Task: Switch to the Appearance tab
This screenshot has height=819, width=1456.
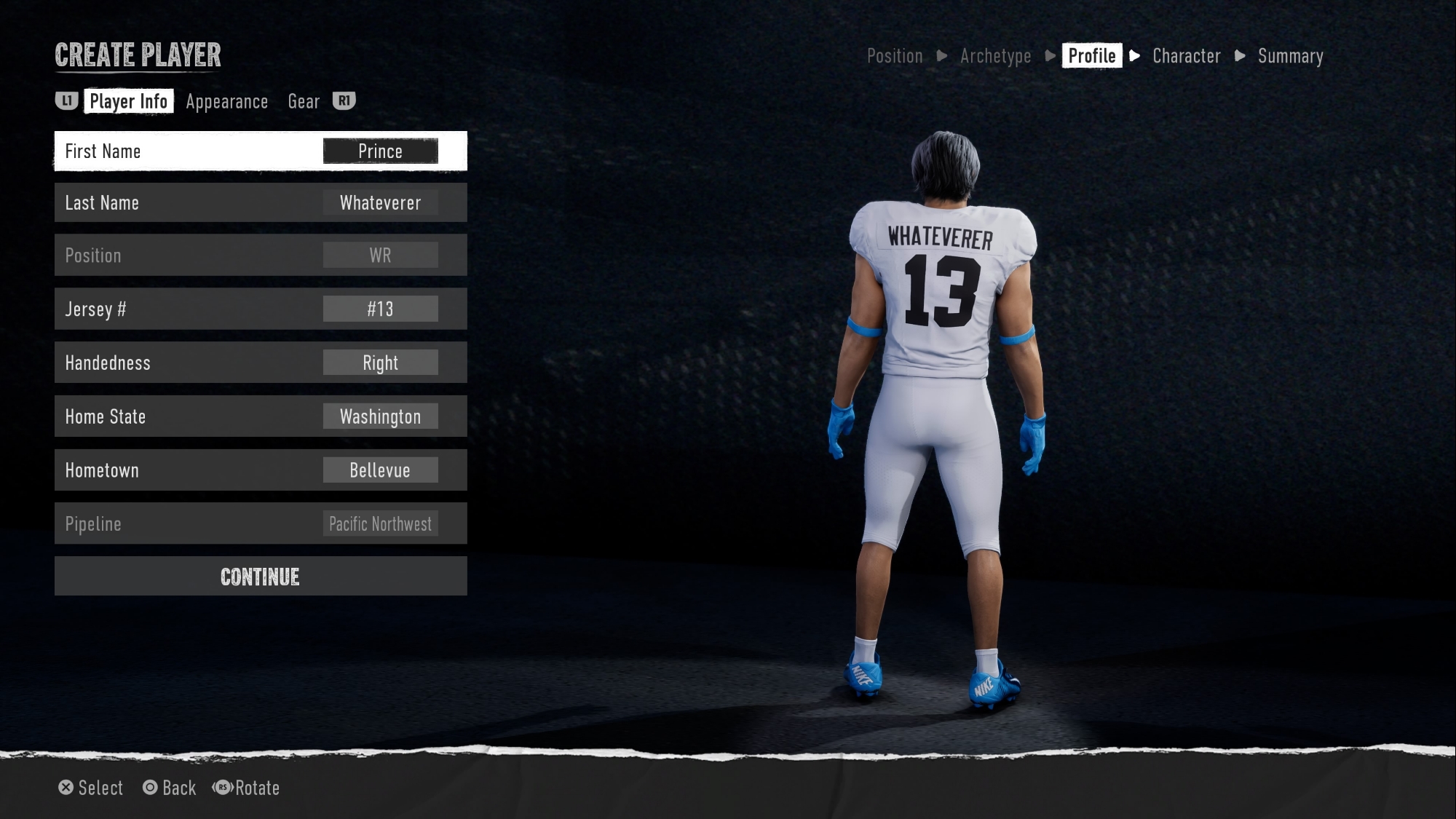Action: click(x=226, y=102)
